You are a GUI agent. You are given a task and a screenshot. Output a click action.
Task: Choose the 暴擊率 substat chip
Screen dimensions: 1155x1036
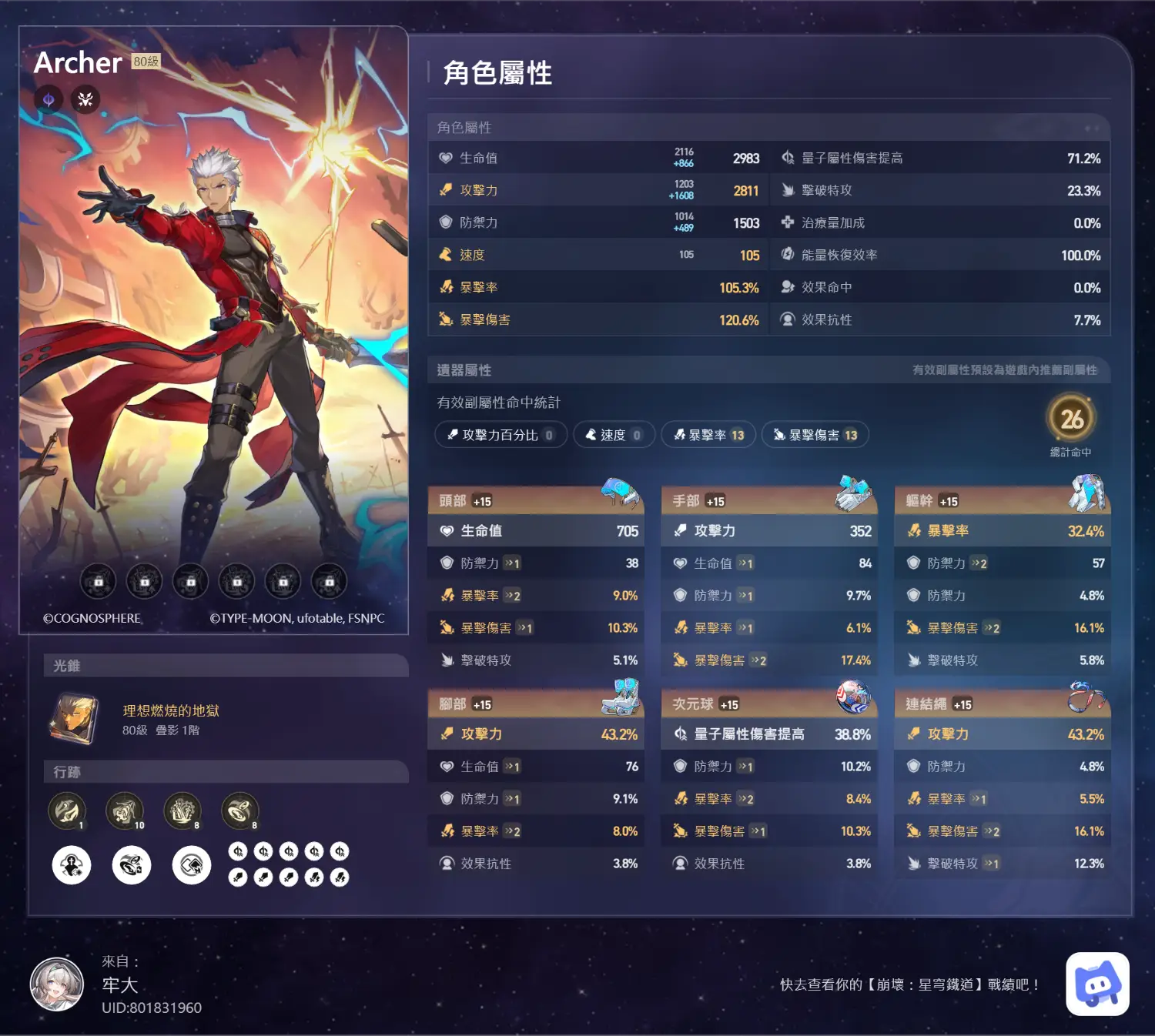coord(709,435)
